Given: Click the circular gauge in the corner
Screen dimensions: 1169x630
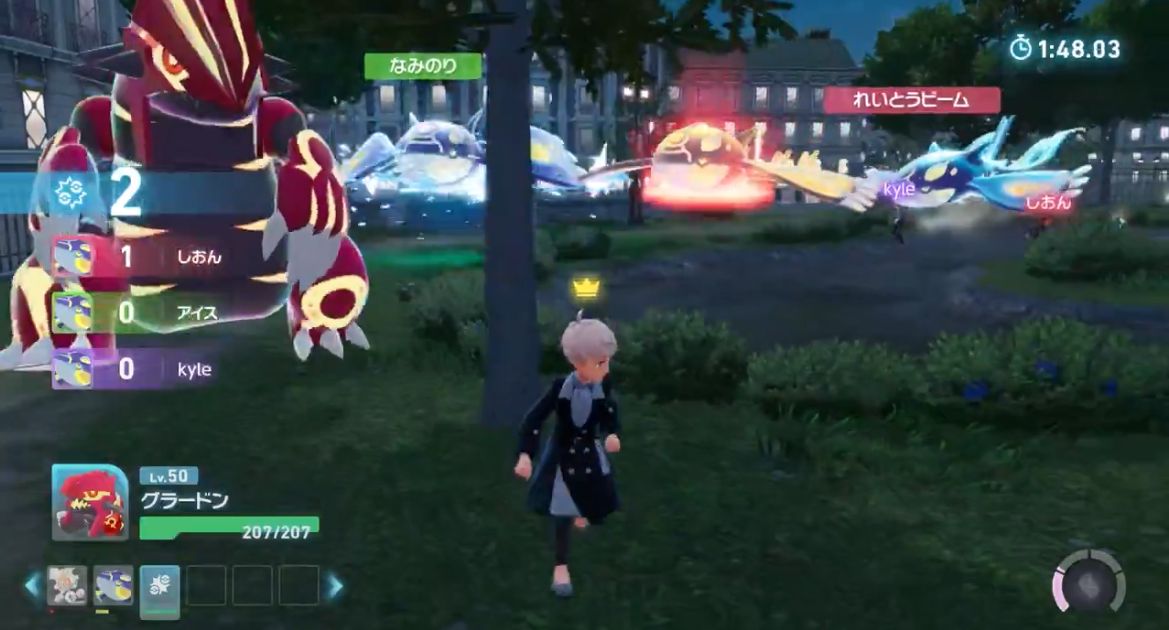Looking at the screenshot, I should pyautogui.click(x=1089, y=581).
